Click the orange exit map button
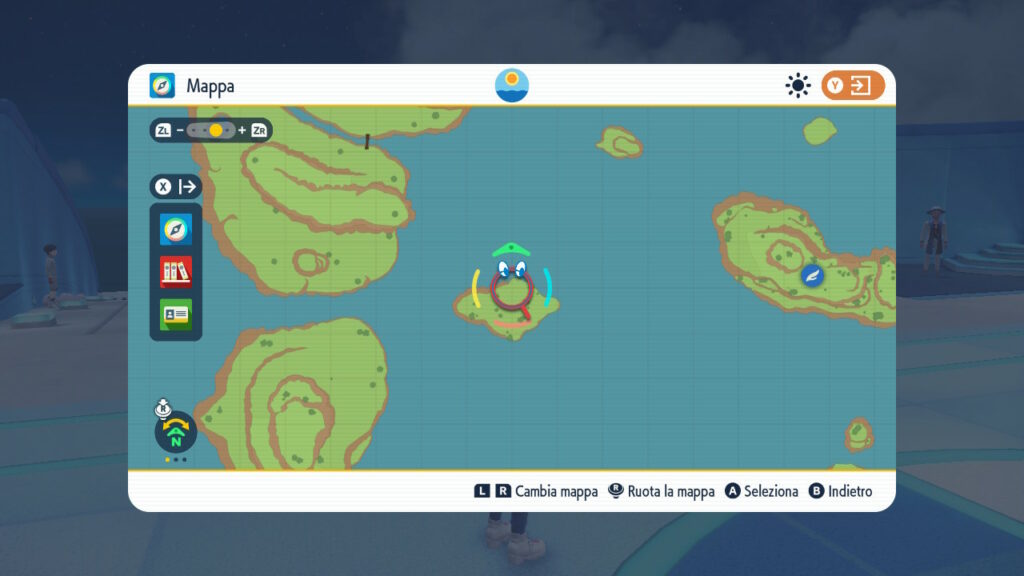 (x=853, y=86)
